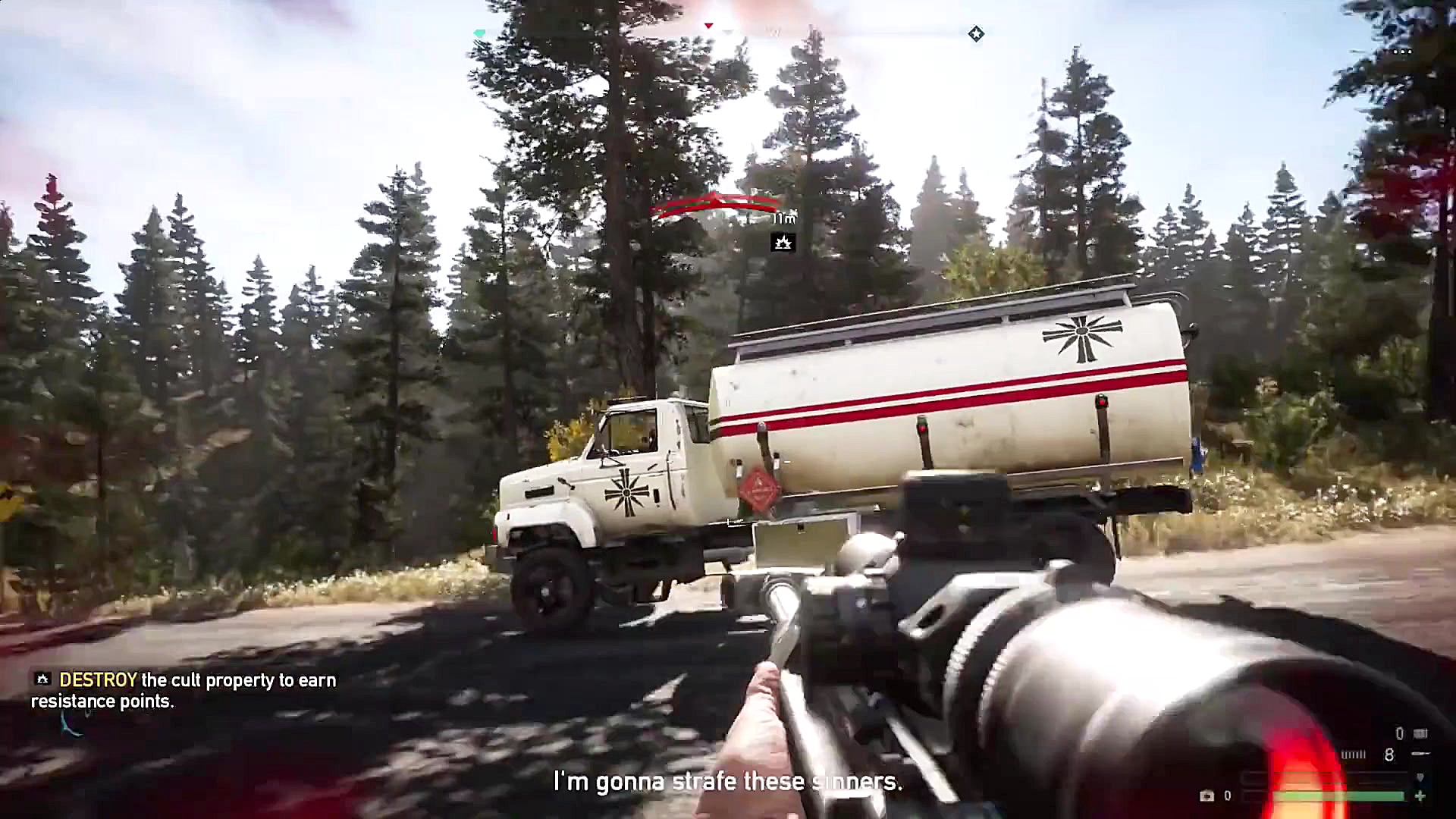Image resolution: width=1456 pixels, height=819 pixels.
Task: Expand the 11m distance marker above the truck
Action: point(784,219)
